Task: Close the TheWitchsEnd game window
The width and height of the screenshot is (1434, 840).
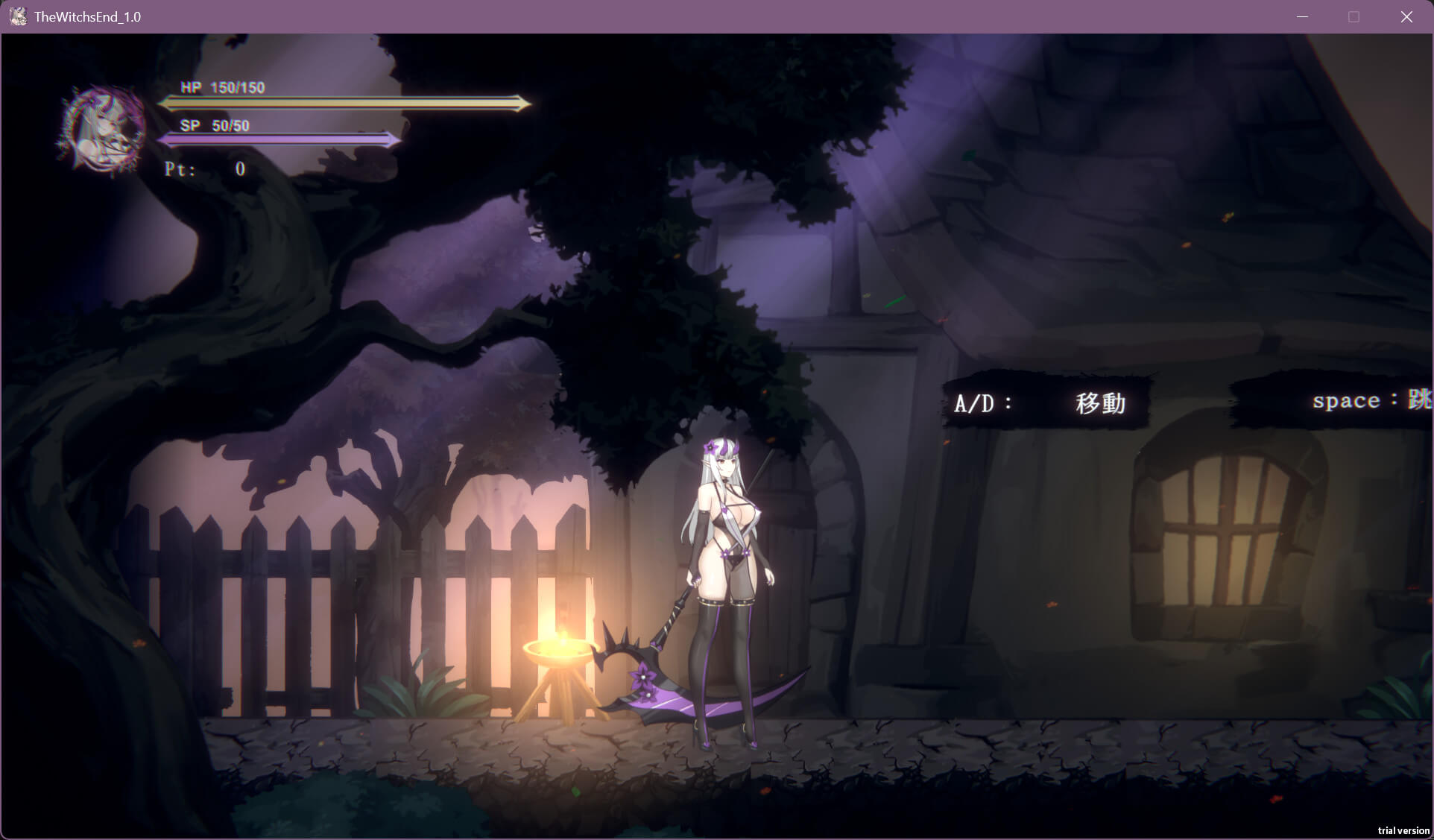Action: (x=1406, y=16)
